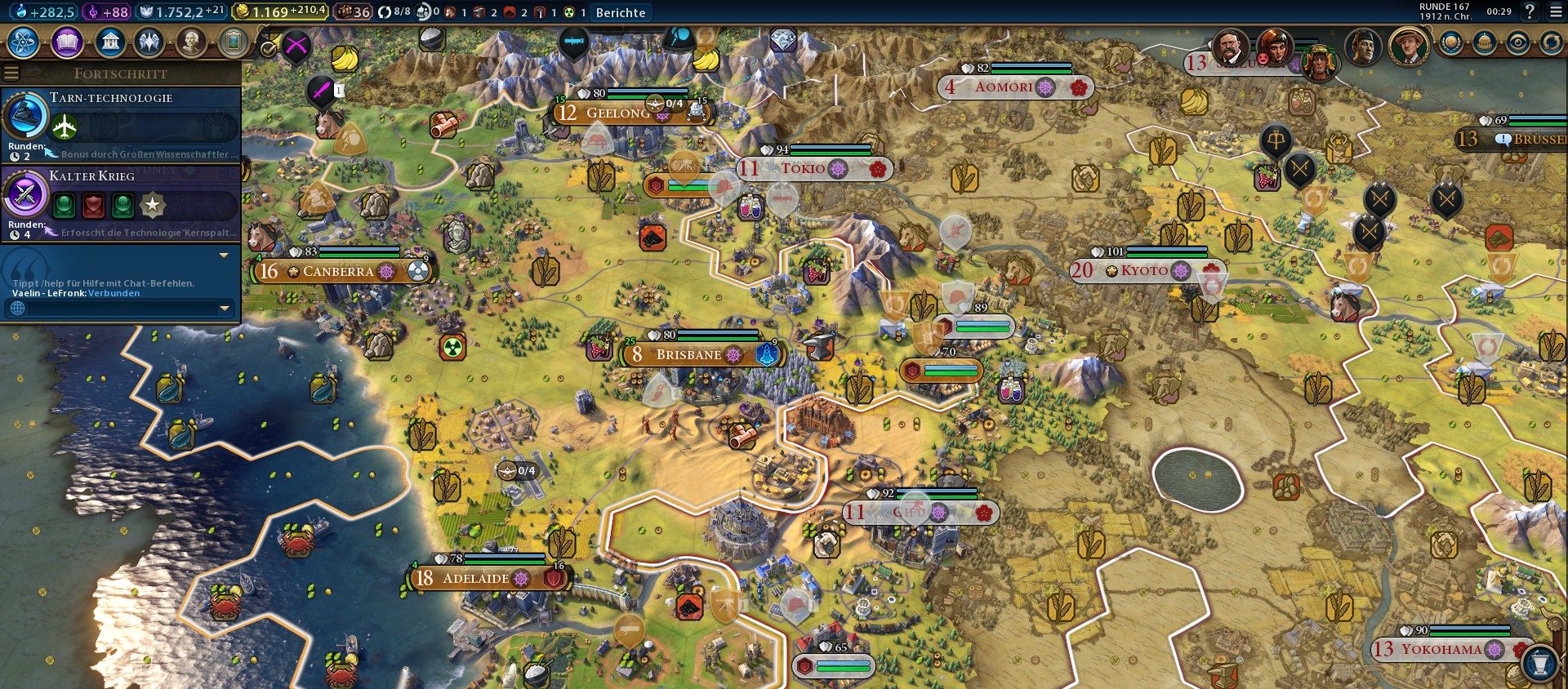Open the question mark Civilopedia help
This screenshot has width=1568, height=689.
pos(1530,11)
